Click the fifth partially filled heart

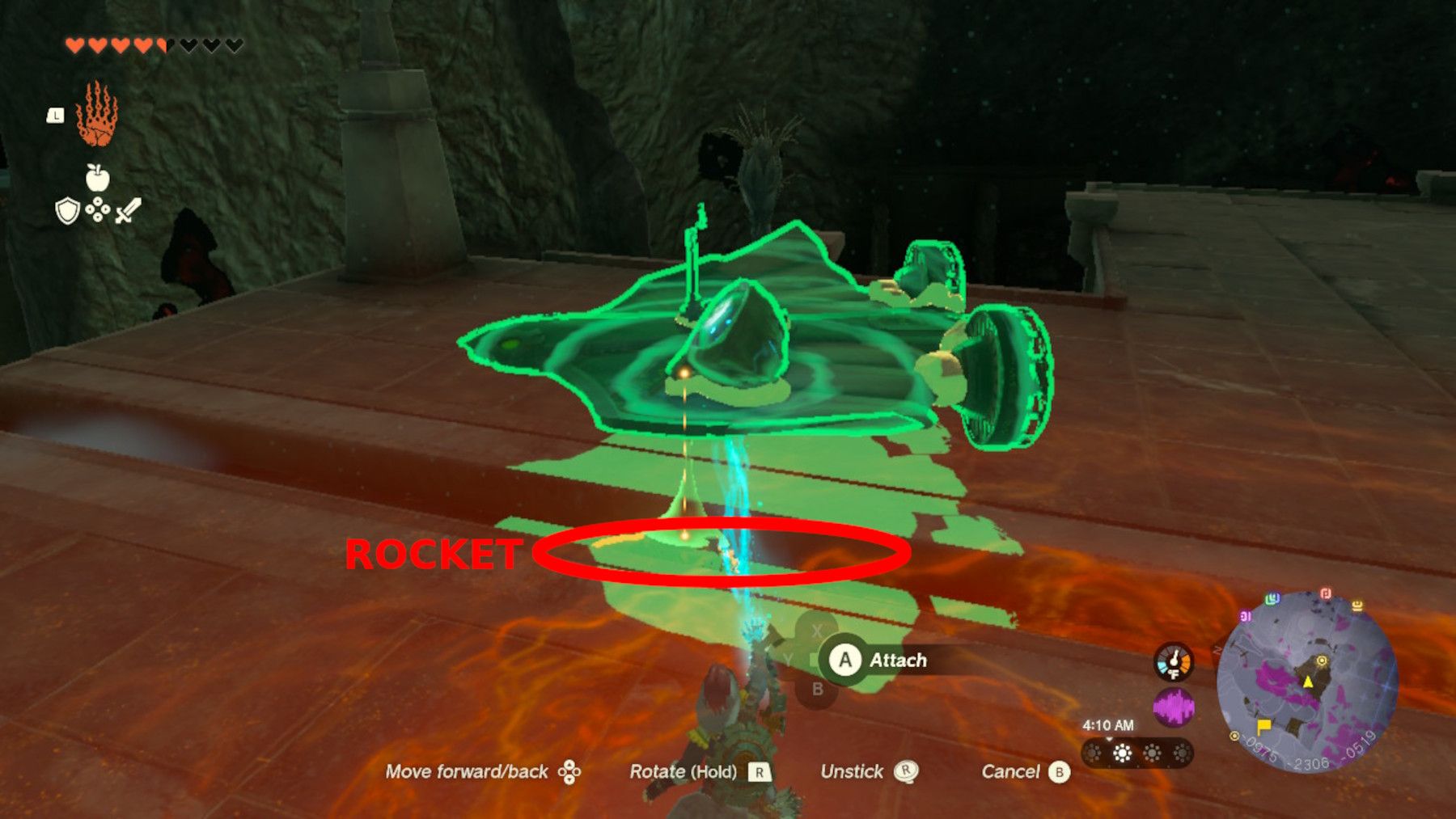click(x=162, y=45)
